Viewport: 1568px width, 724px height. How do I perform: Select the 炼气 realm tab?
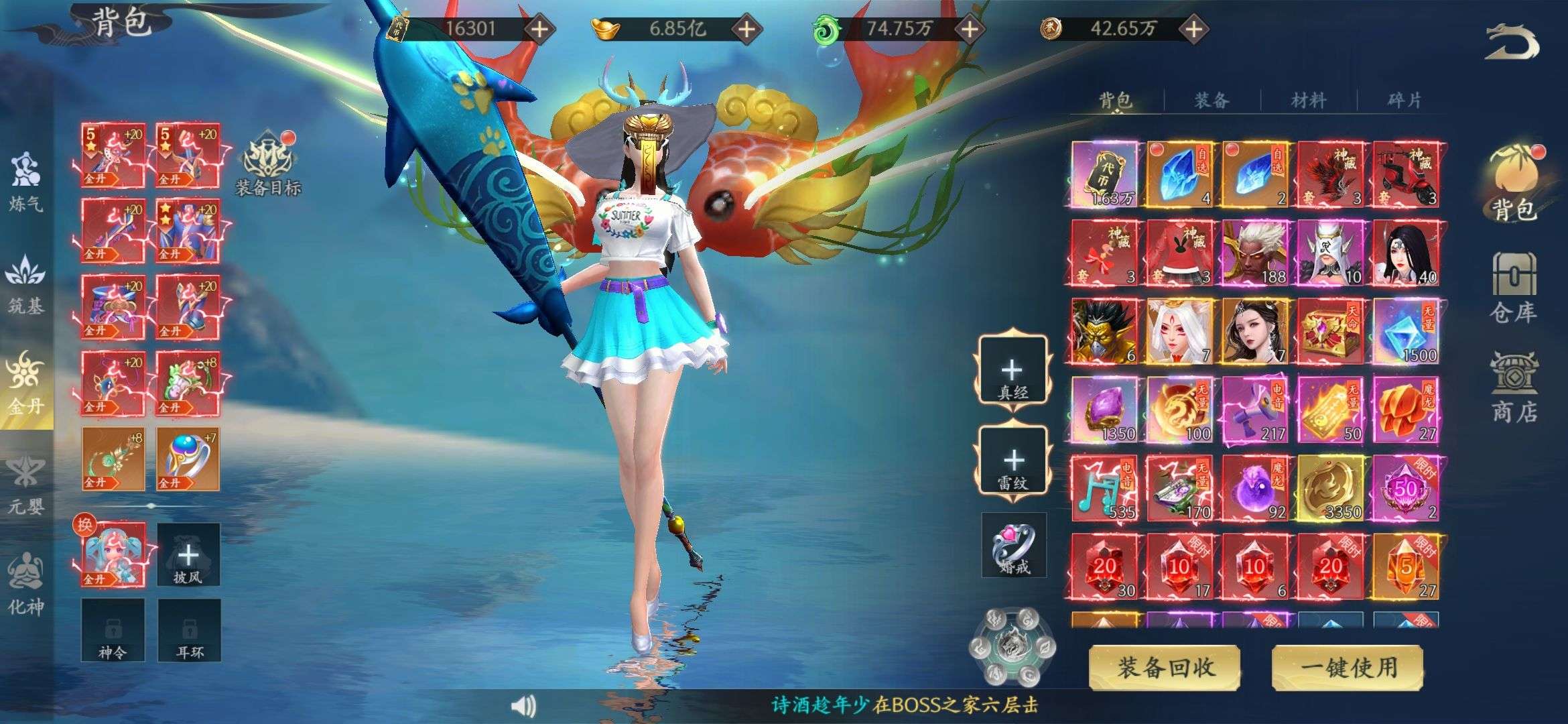tap(25, 182)
